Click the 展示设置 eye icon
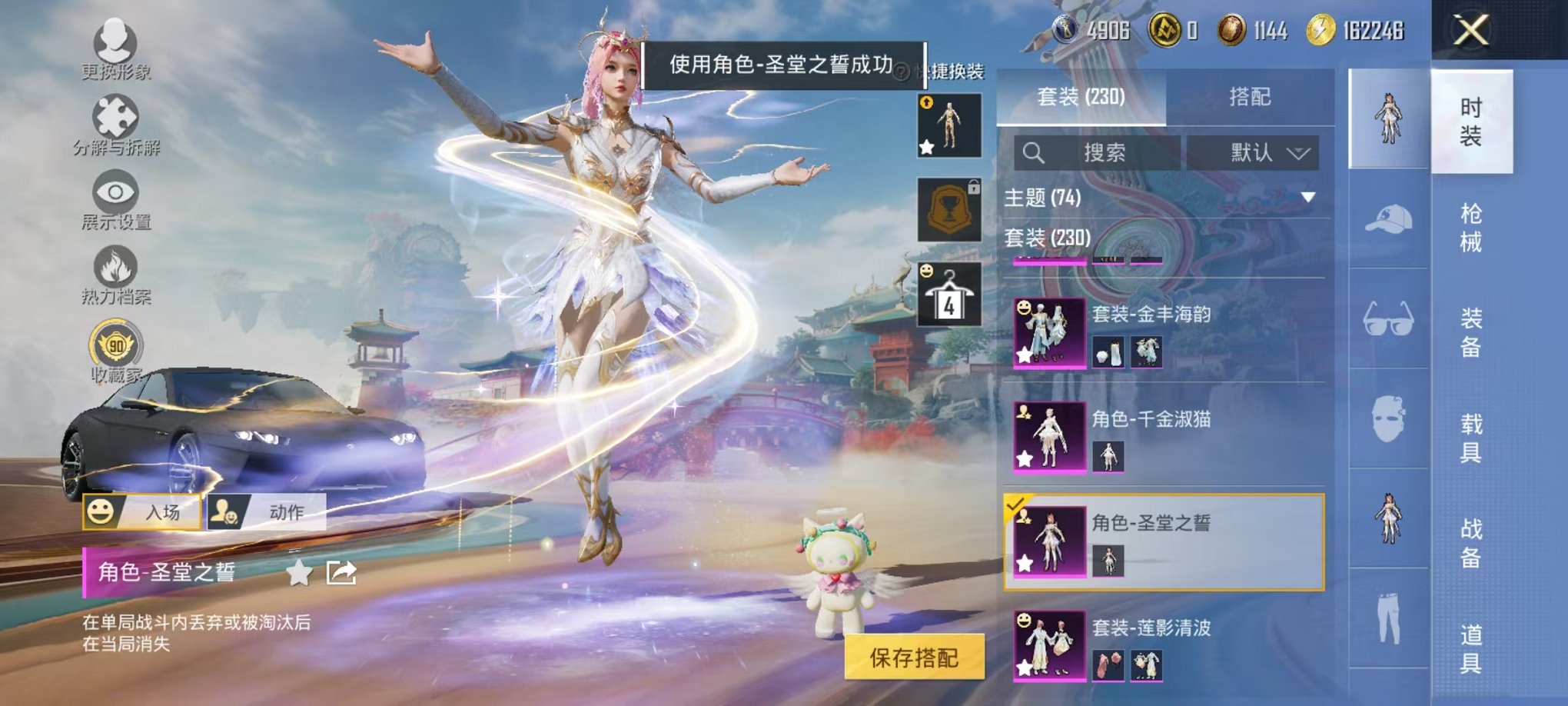The image size is (1568, 706). (114, 192)
